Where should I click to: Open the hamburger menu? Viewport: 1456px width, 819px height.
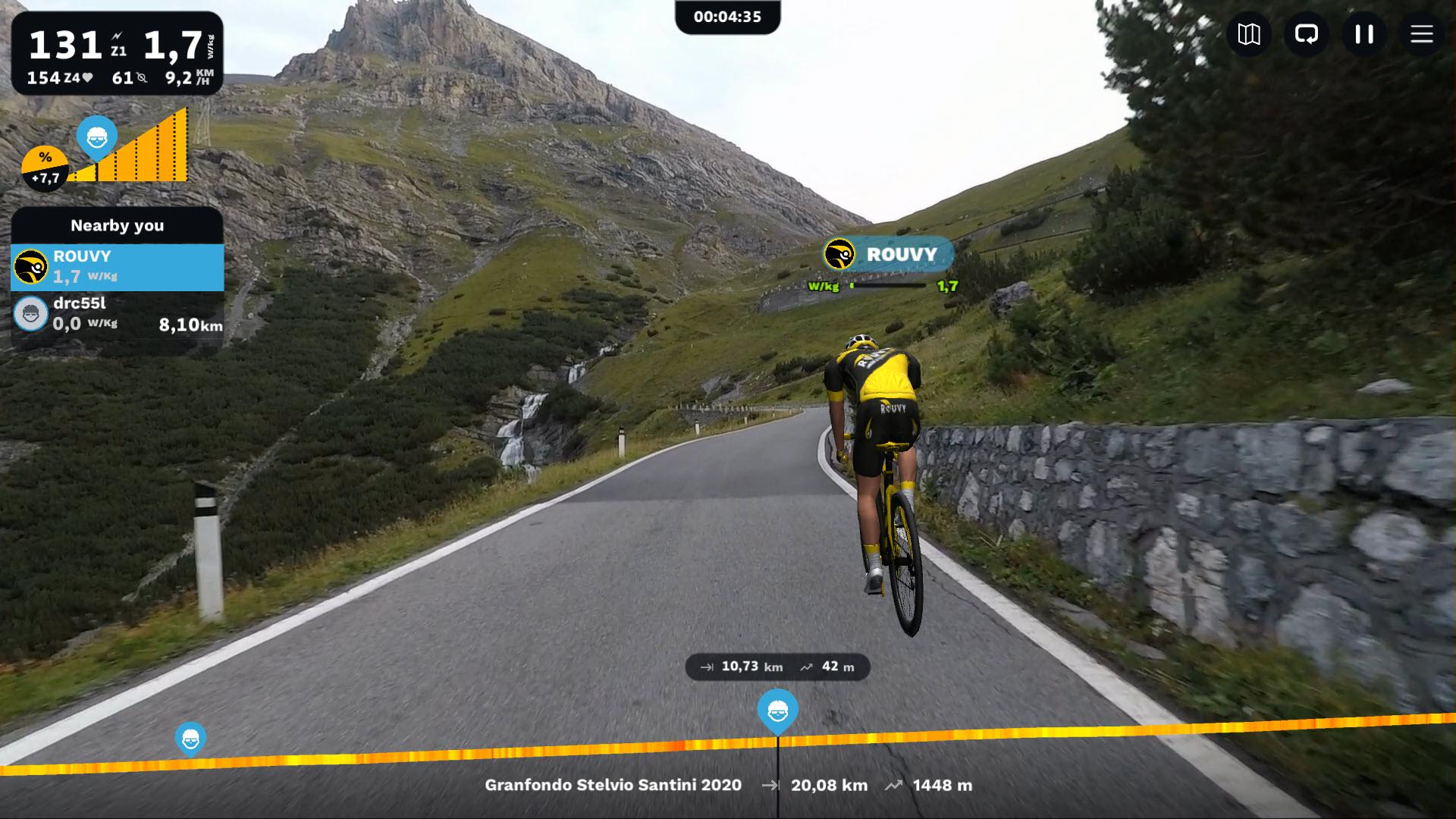1421,34
